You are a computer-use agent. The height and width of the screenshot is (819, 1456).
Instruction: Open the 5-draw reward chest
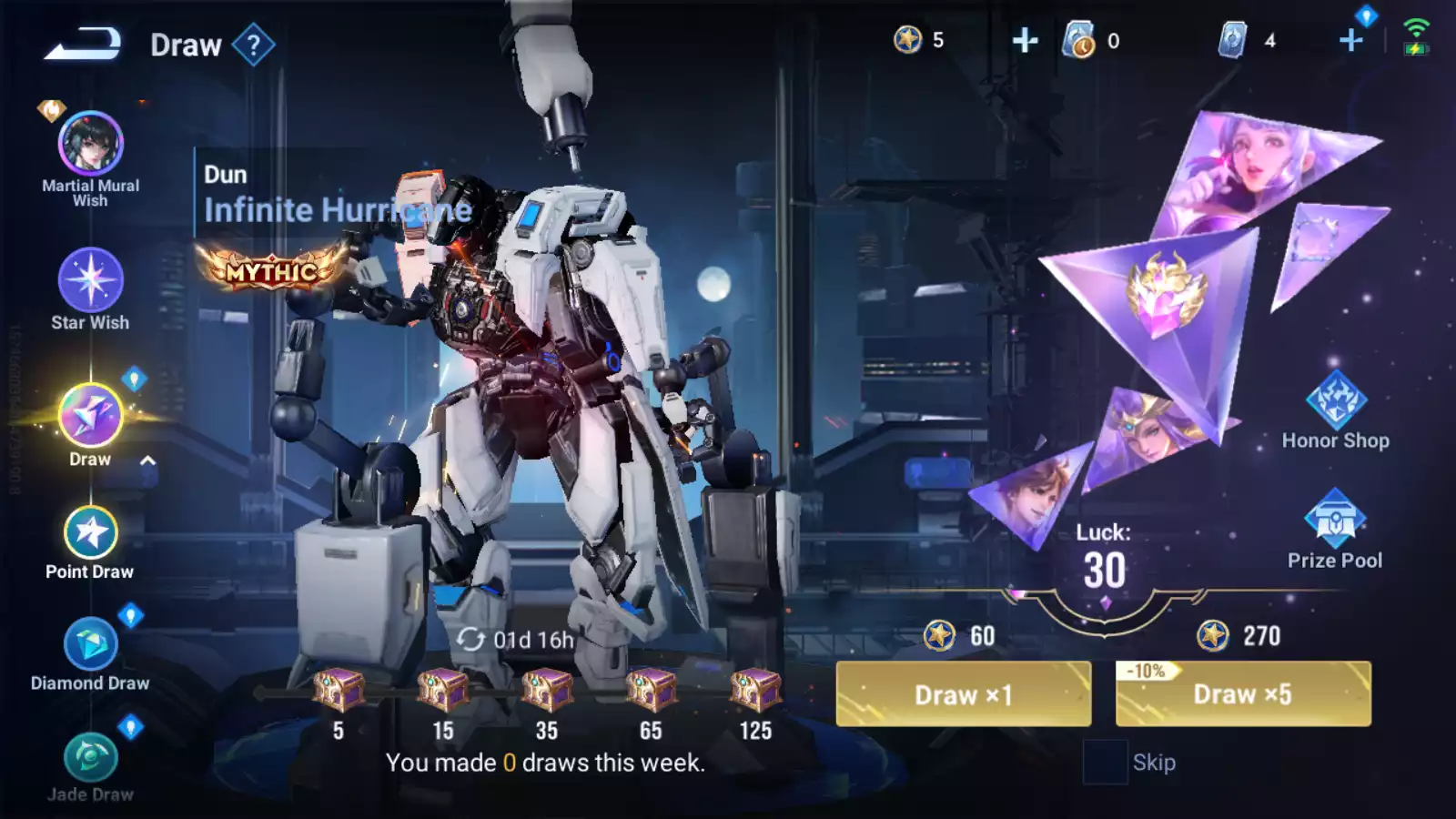point(339,692)
